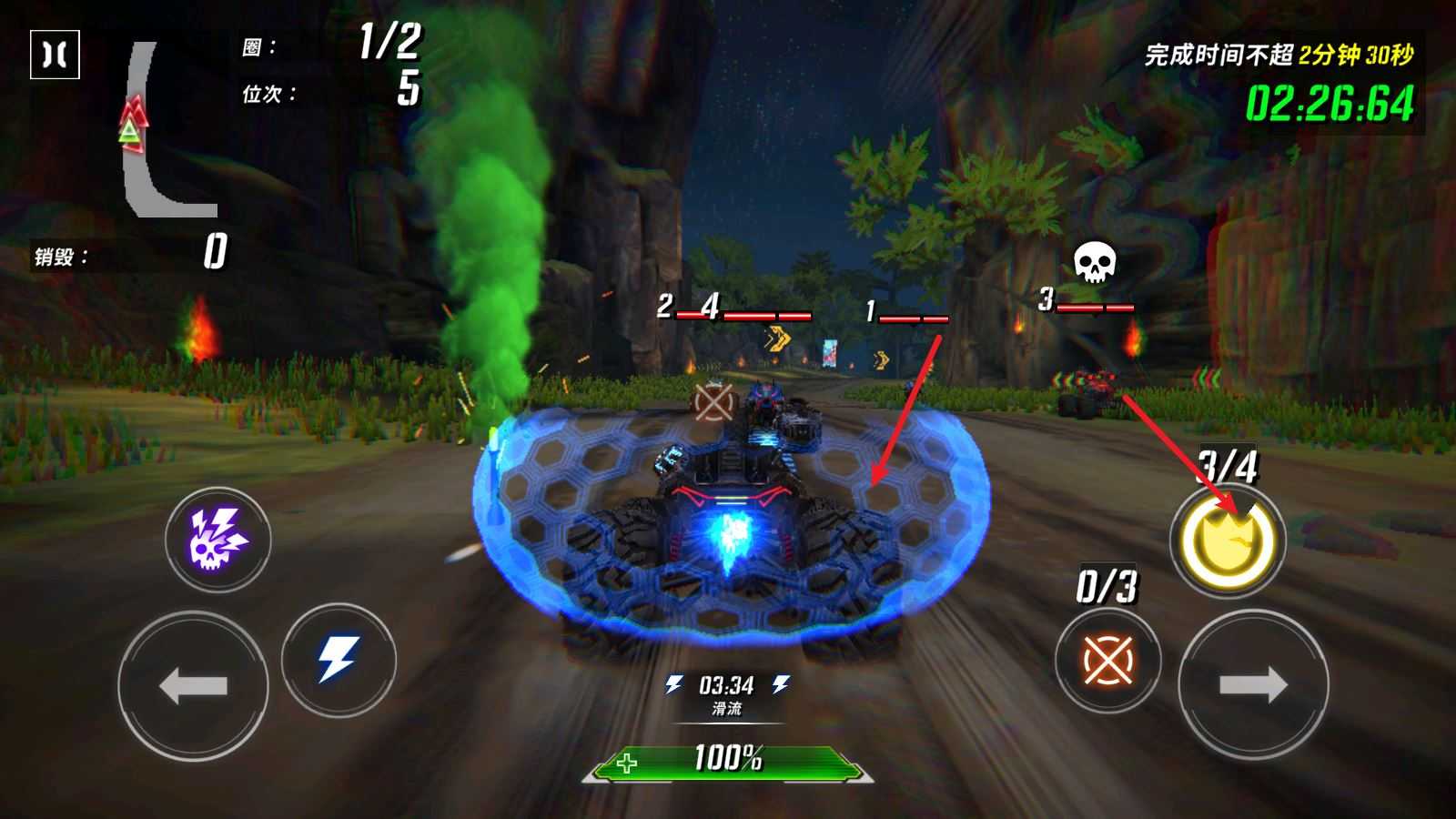
Task: Activate the yellow shield ability
Action: [1227, 541]
